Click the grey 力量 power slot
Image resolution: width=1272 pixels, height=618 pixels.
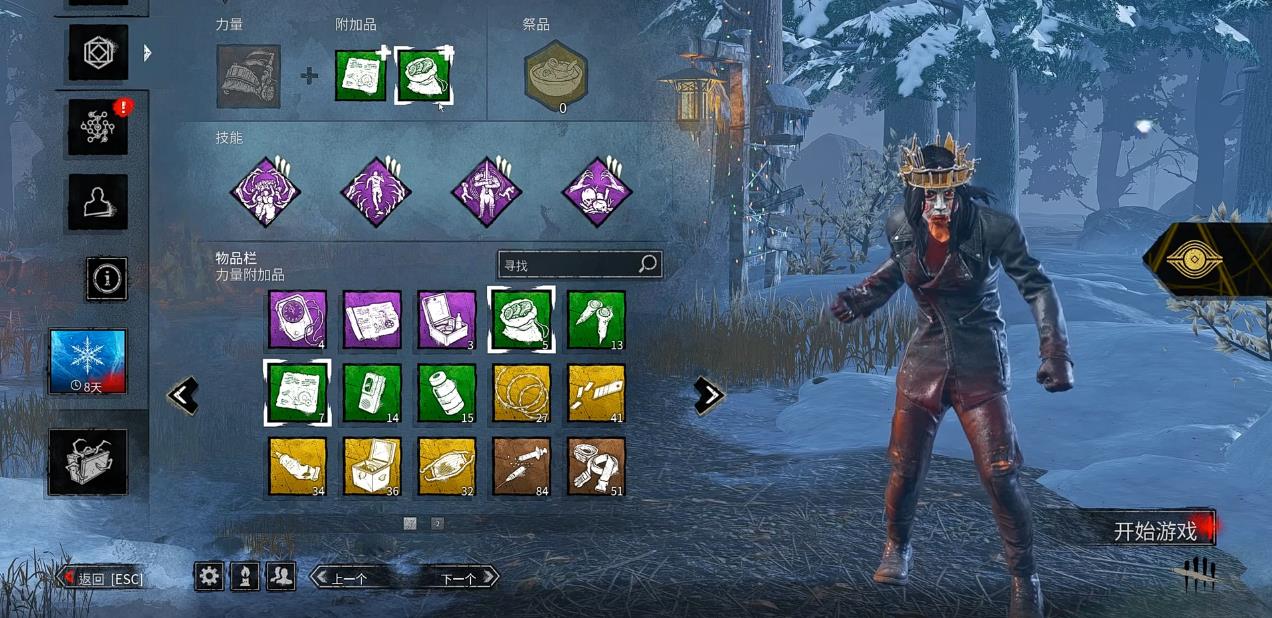point(248,76)
